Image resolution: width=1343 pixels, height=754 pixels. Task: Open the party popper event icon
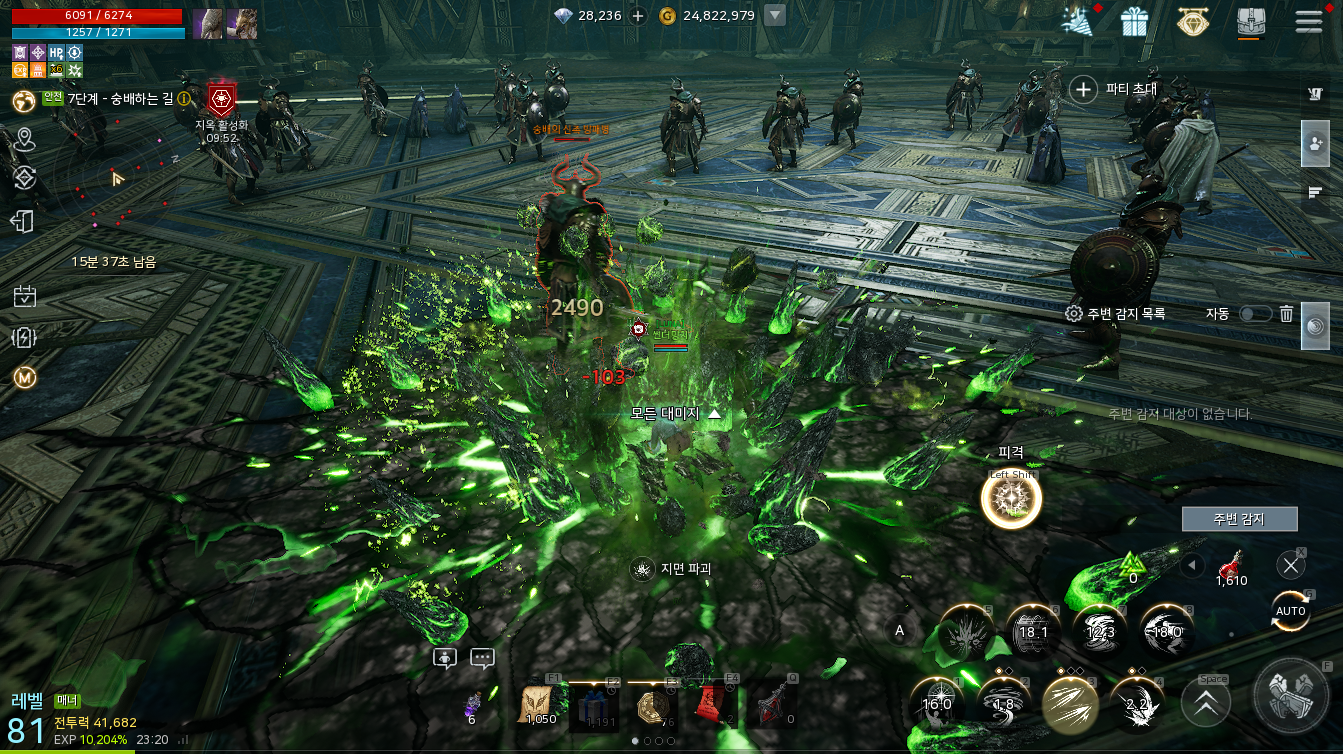pyautogui.click(x=1076, y=21)
